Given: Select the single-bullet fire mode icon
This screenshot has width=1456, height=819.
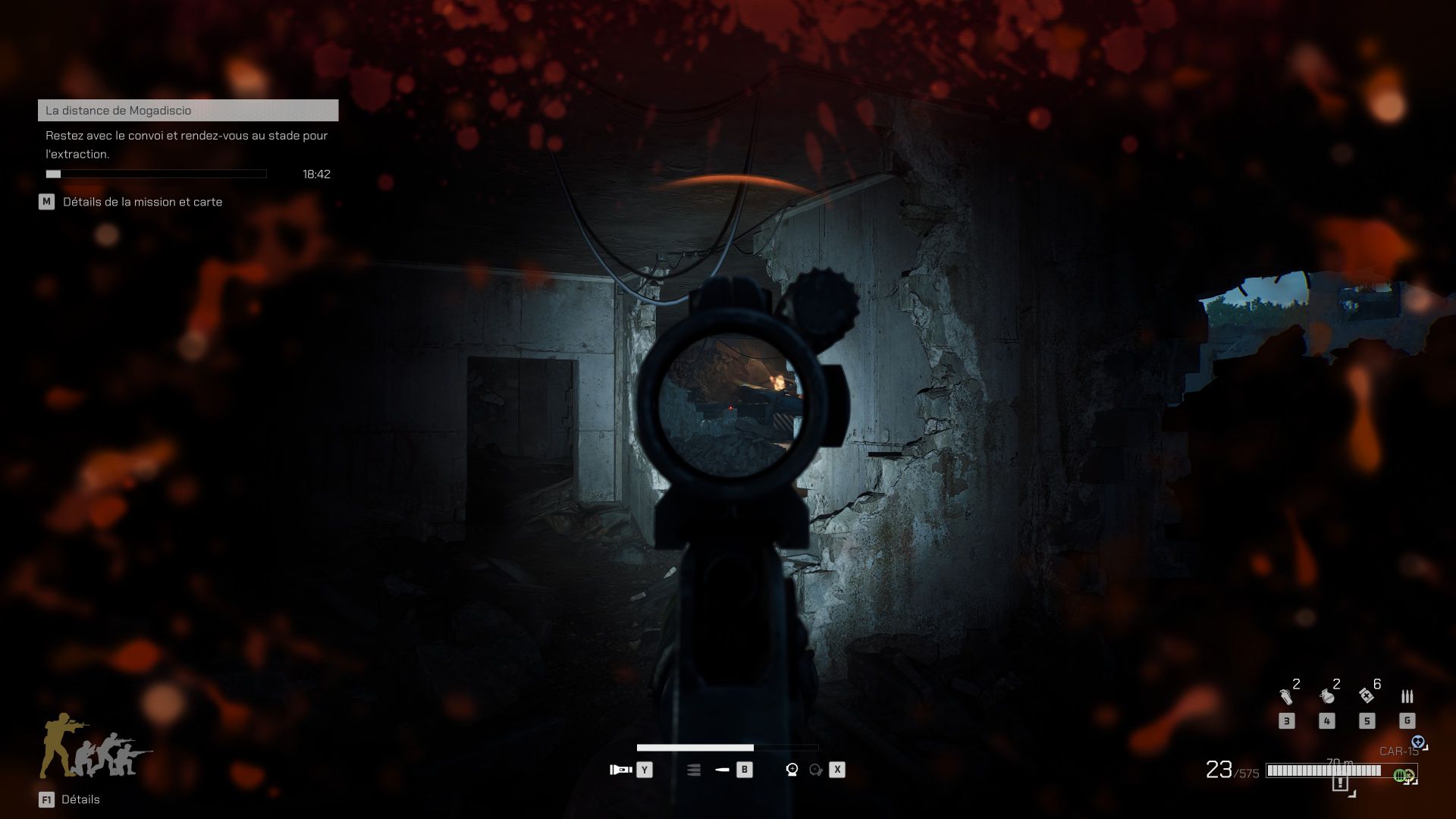Looking at the screenshot, I should [x=722, y=770].
